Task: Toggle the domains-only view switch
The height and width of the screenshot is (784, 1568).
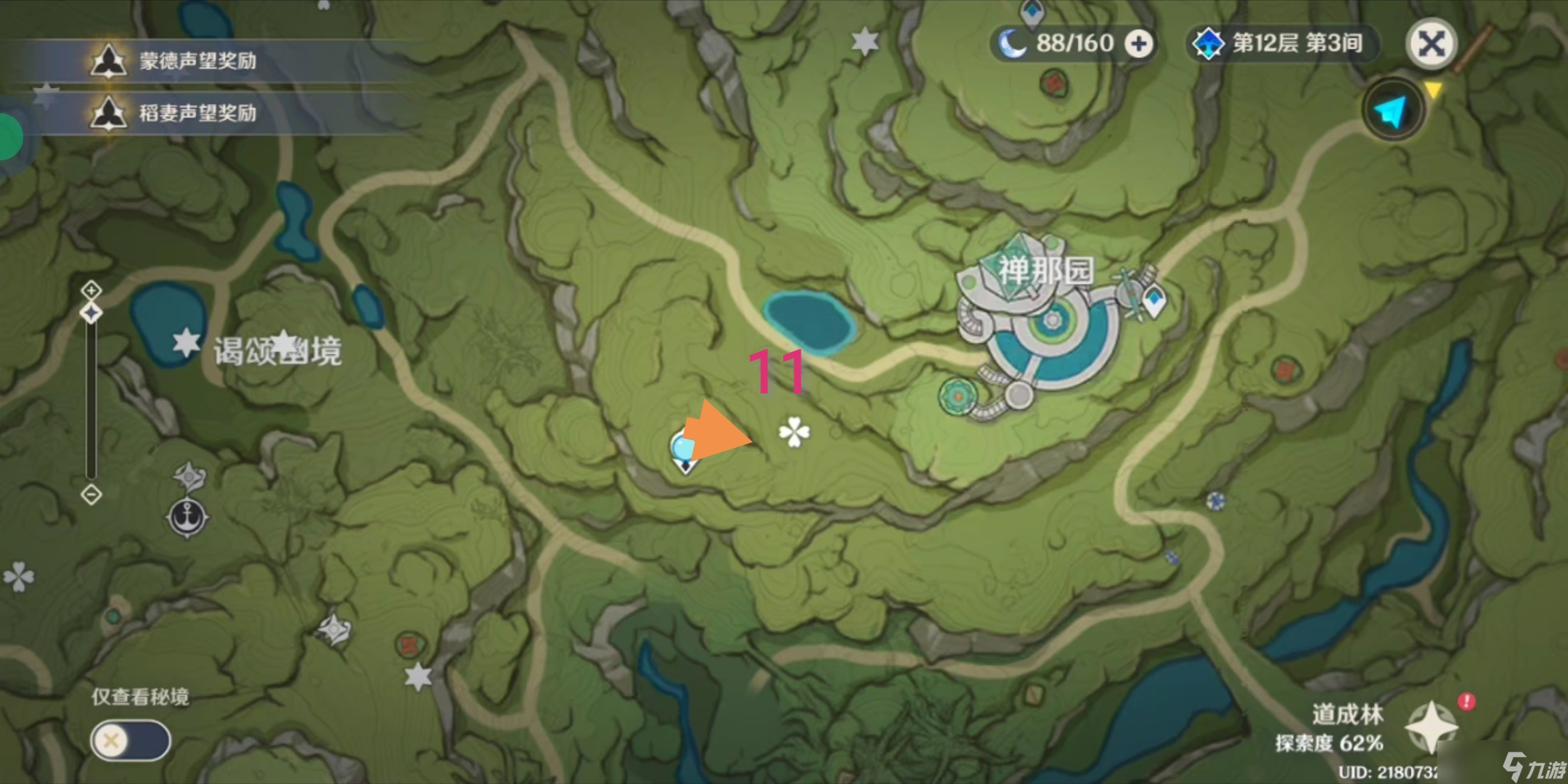Action: click(131, 740)
